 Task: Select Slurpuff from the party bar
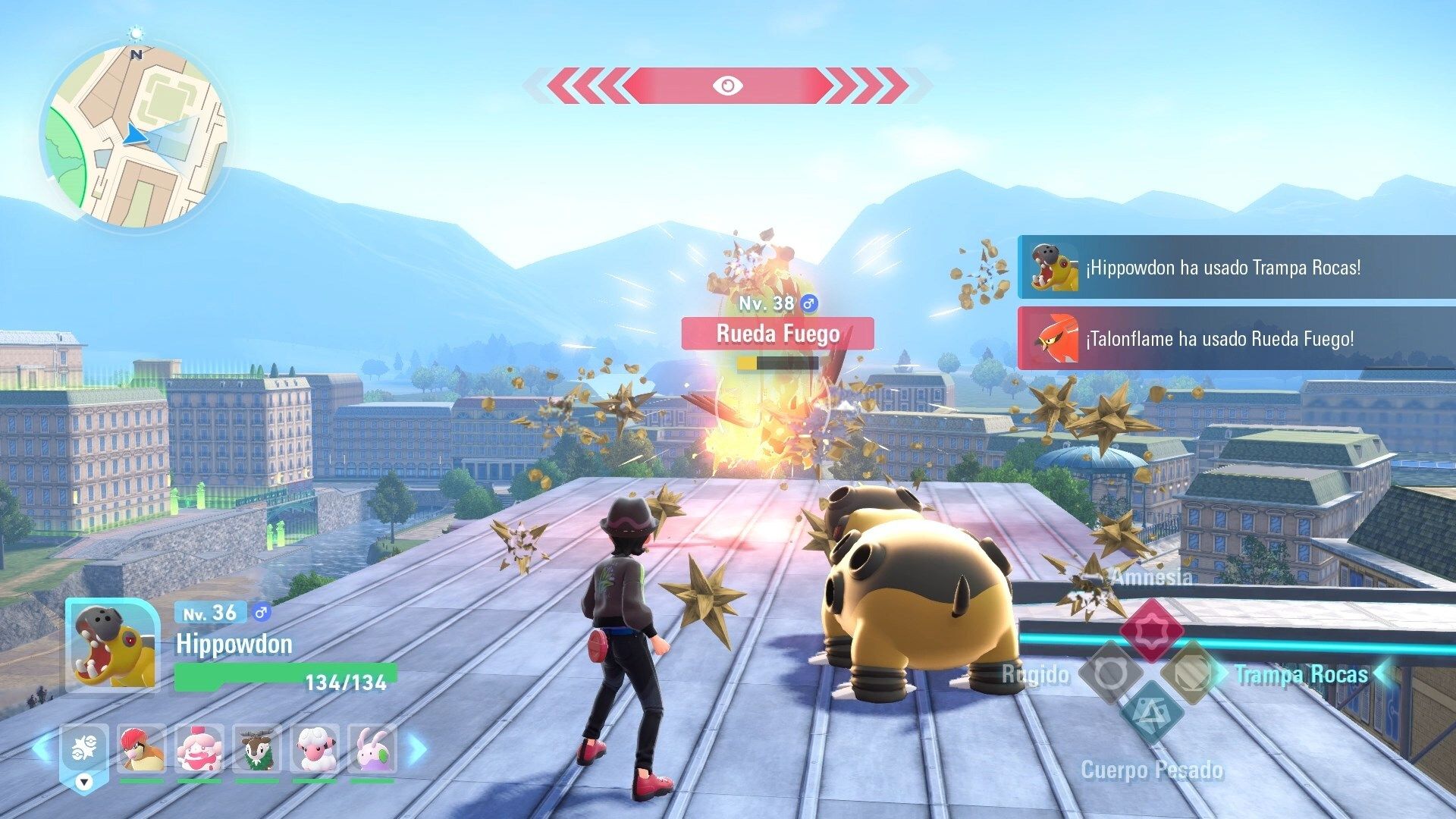199,750
